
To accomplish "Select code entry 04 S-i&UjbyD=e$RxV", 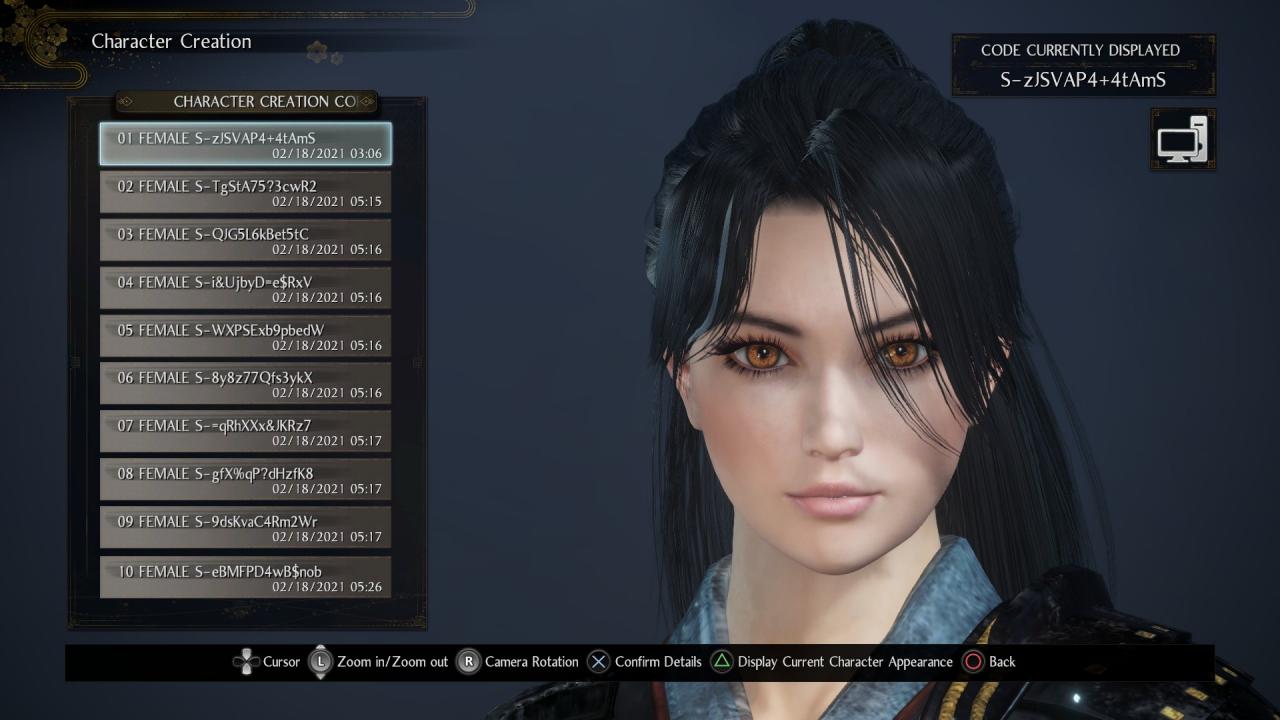I will [x=245, y=288].
